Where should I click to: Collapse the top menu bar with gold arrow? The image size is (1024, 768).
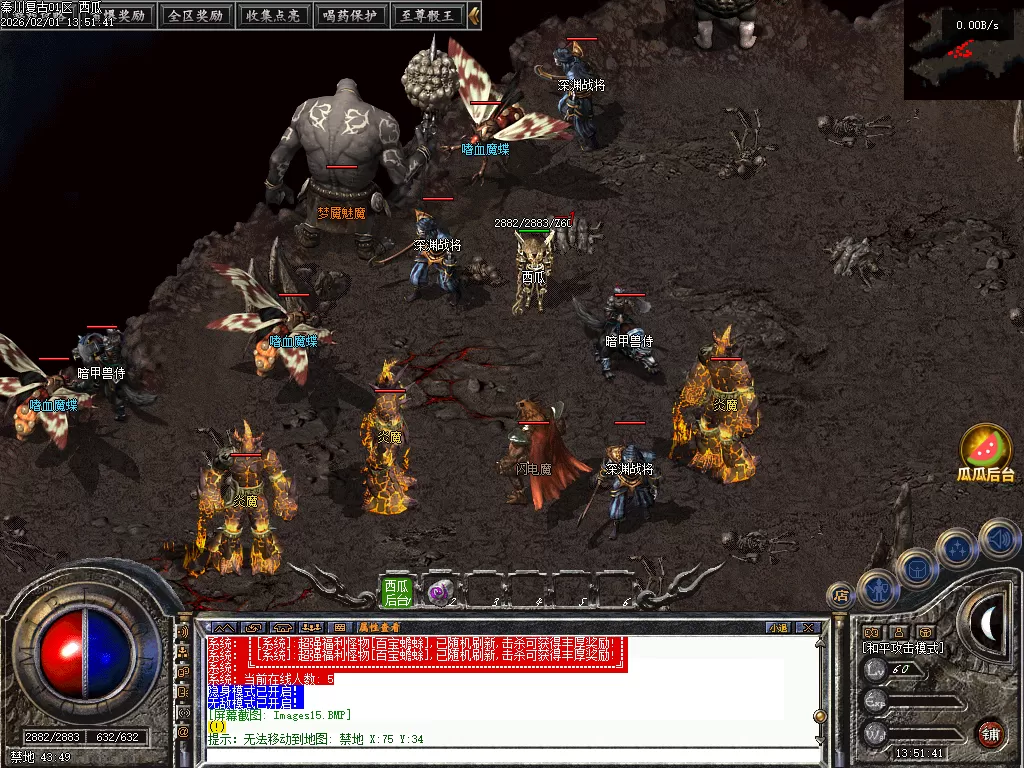pyautogui.click(x=474, y=15)
